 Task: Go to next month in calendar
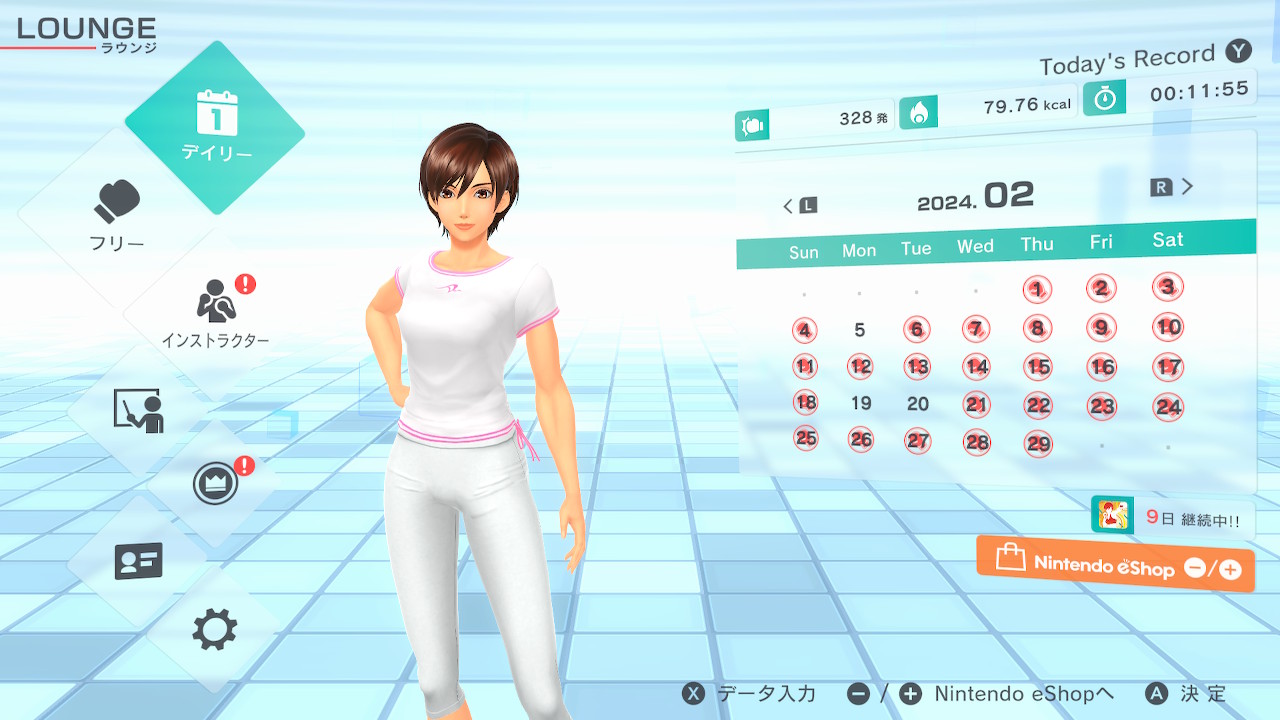[1173, 187]
